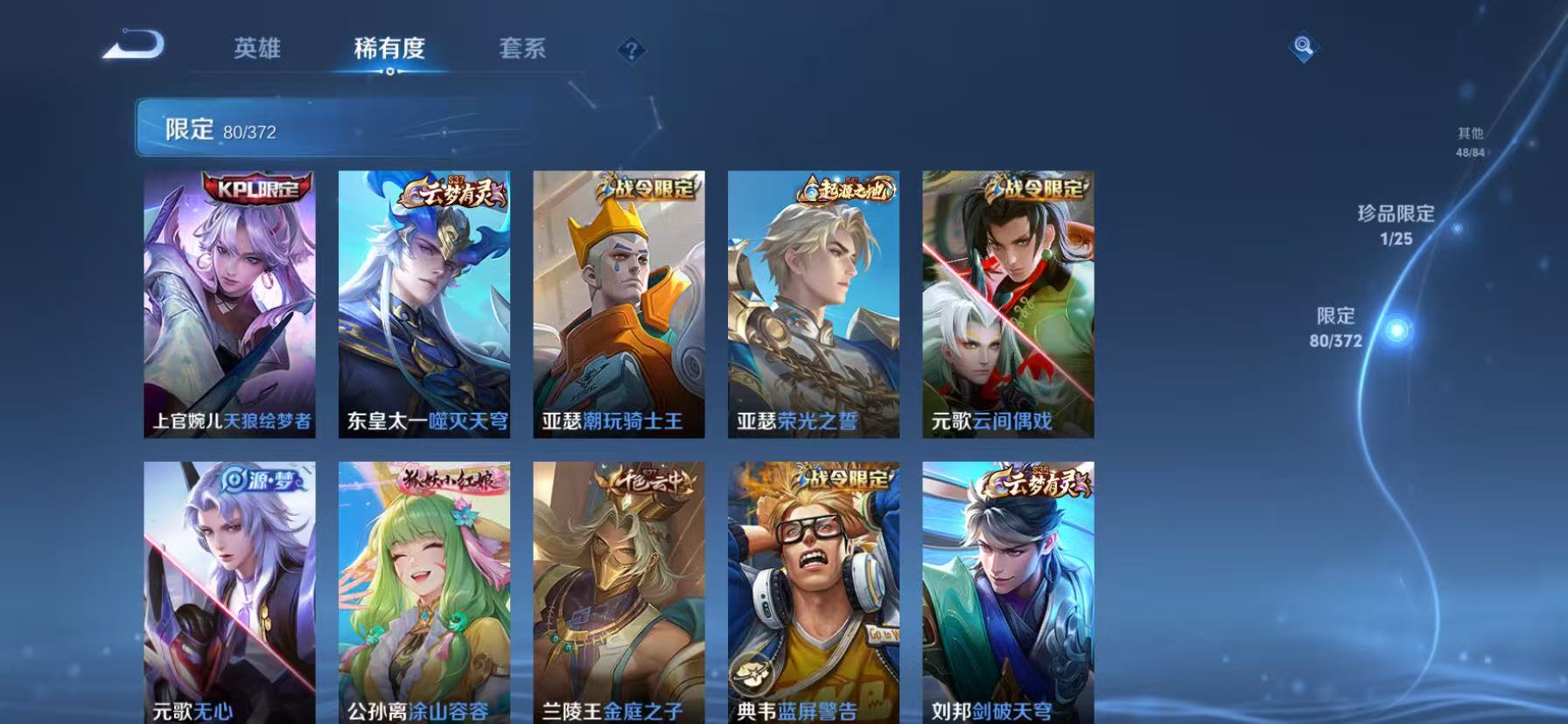
Task: Click the 云梦有灵 S37 badge on 东皇太一's skin
Action: [451, 191]
